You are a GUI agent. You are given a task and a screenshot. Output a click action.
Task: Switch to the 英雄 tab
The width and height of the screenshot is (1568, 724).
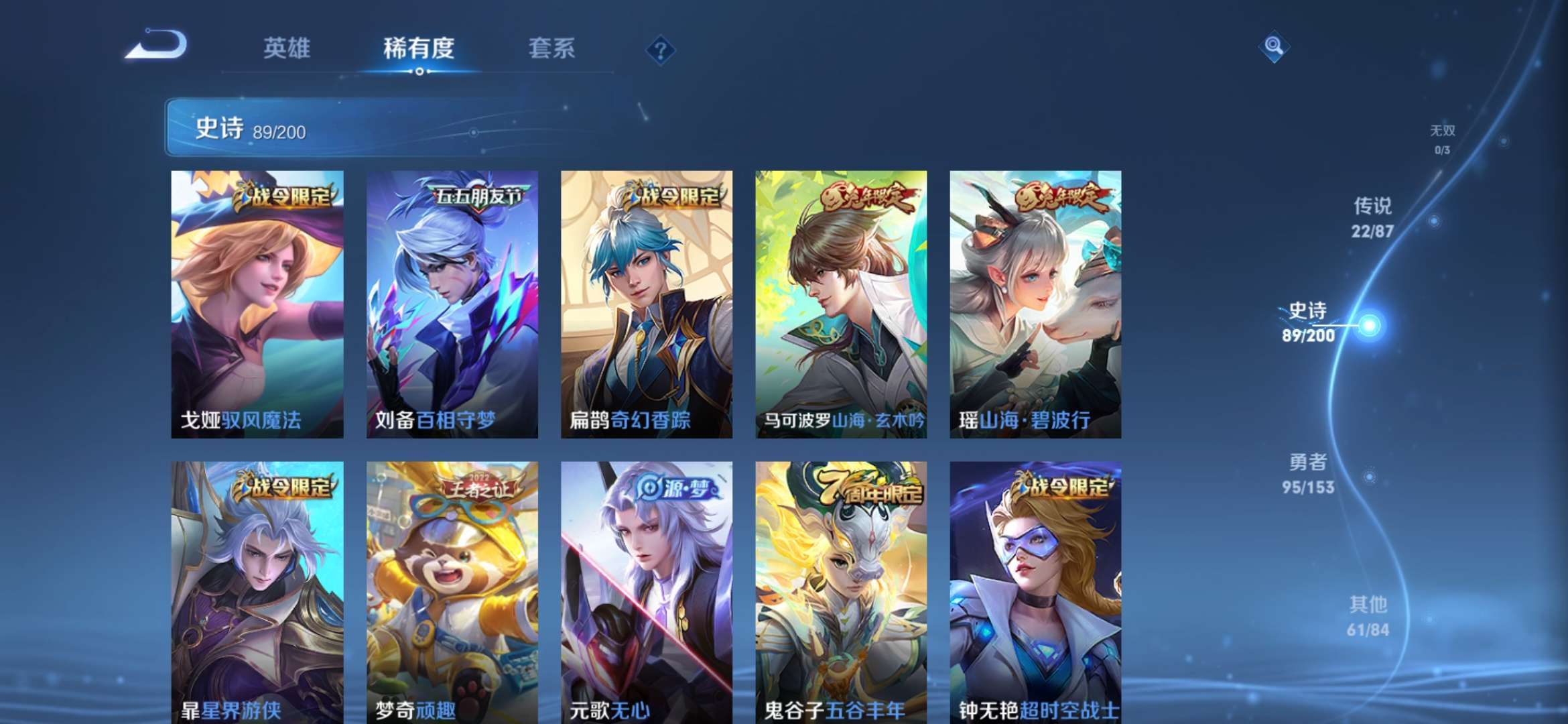(287, 48)
